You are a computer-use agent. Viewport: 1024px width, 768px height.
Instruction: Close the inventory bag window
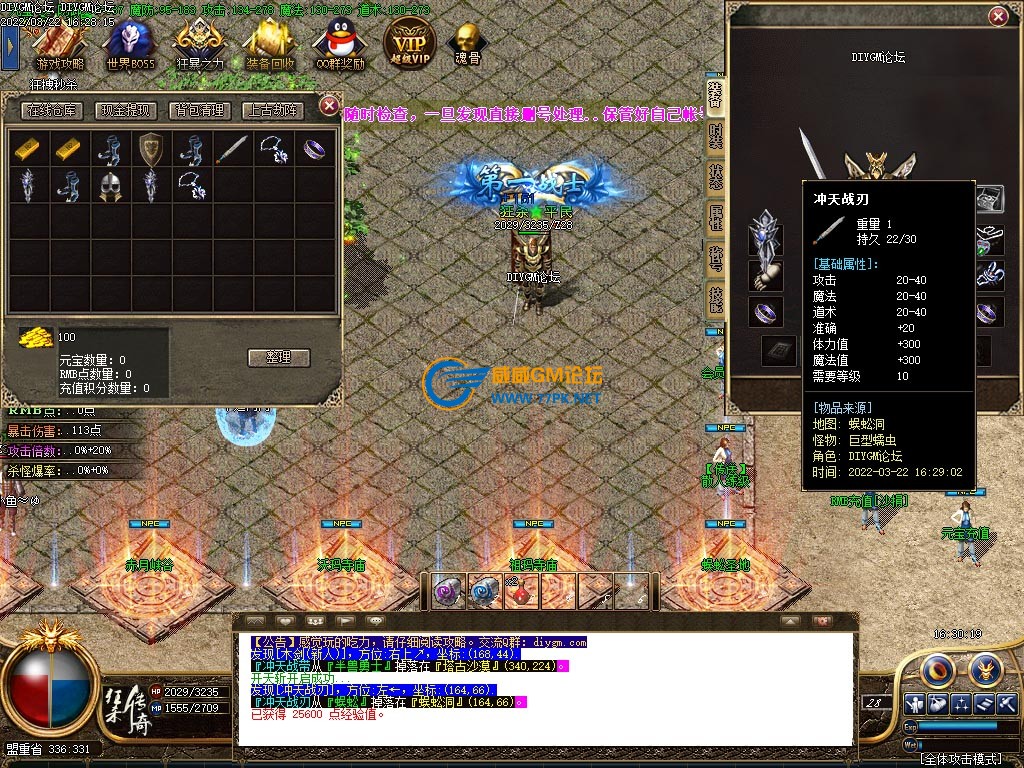329,105
